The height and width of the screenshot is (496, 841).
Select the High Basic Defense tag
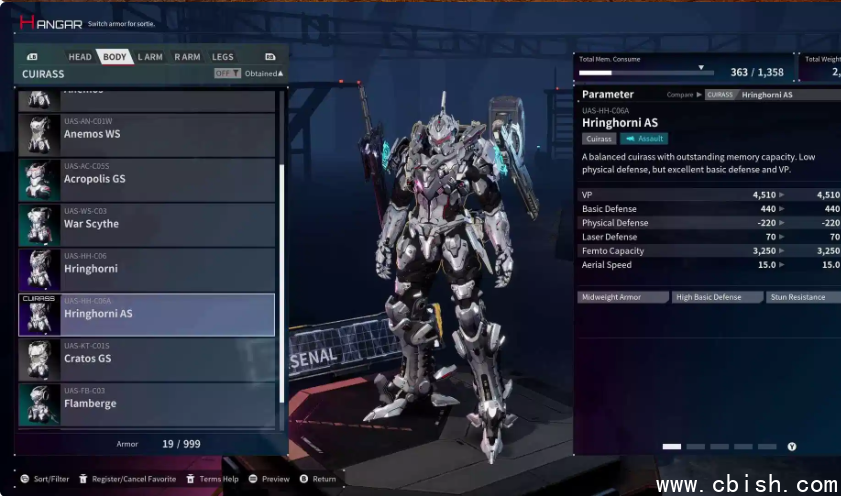717,297
